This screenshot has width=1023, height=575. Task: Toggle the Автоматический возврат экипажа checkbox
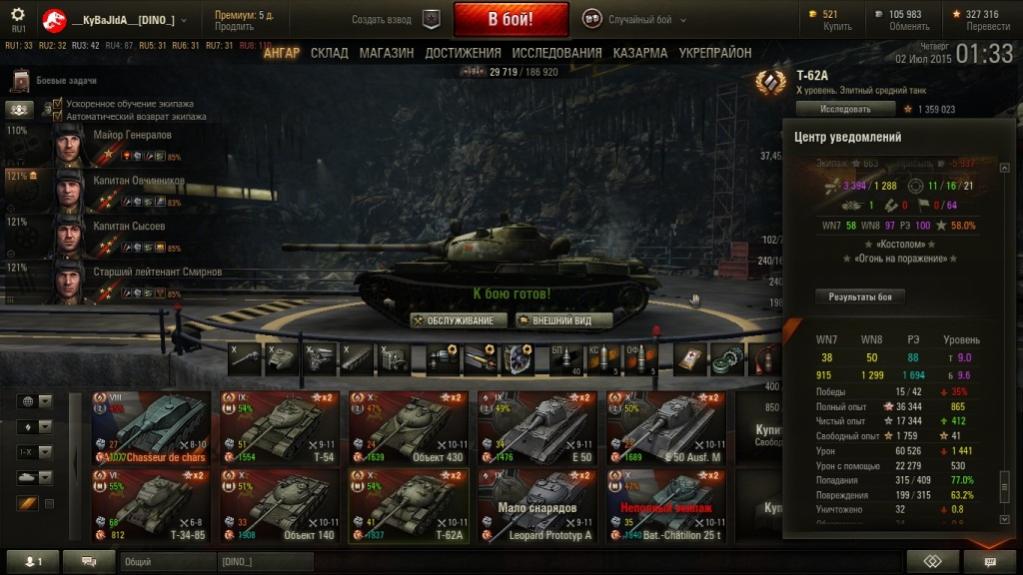(x=58, y=115)
